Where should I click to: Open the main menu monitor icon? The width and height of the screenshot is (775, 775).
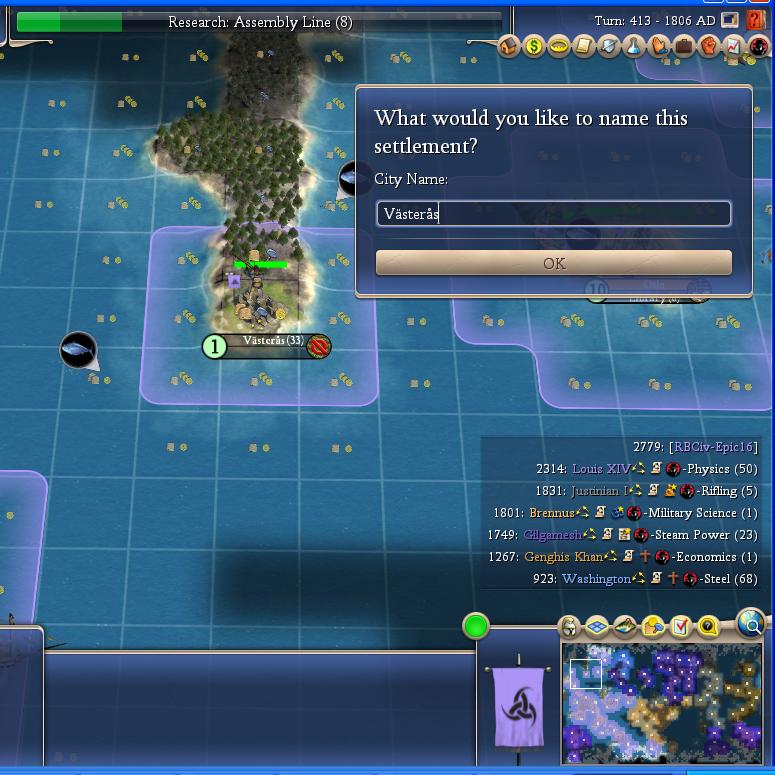coord(731,20)
